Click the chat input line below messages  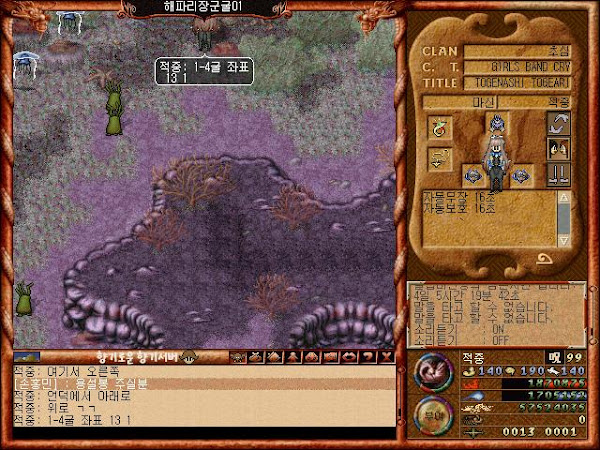pos(200,434)
